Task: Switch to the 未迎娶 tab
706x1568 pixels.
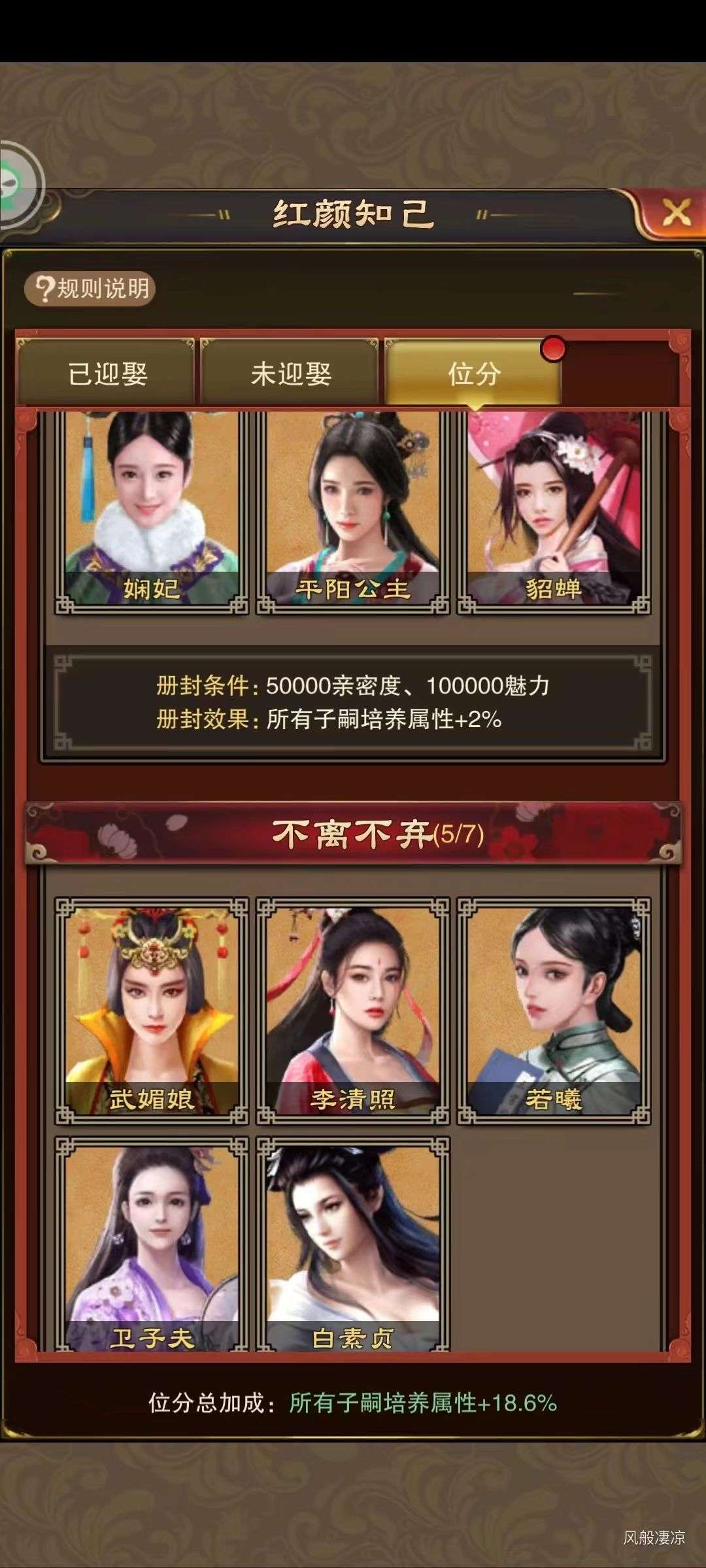Action: [290, 373]
